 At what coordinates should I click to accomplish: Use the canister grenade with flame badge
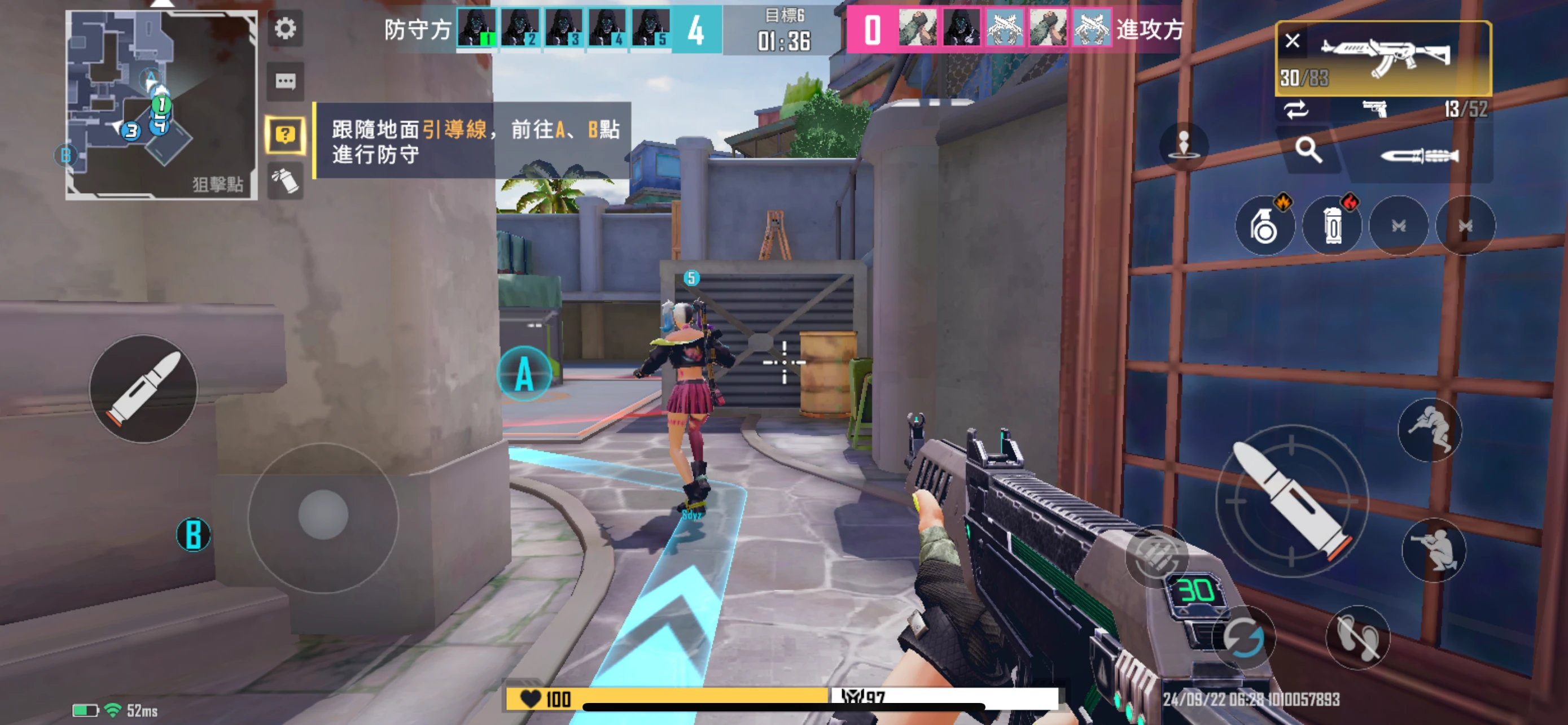point(1332,226)
